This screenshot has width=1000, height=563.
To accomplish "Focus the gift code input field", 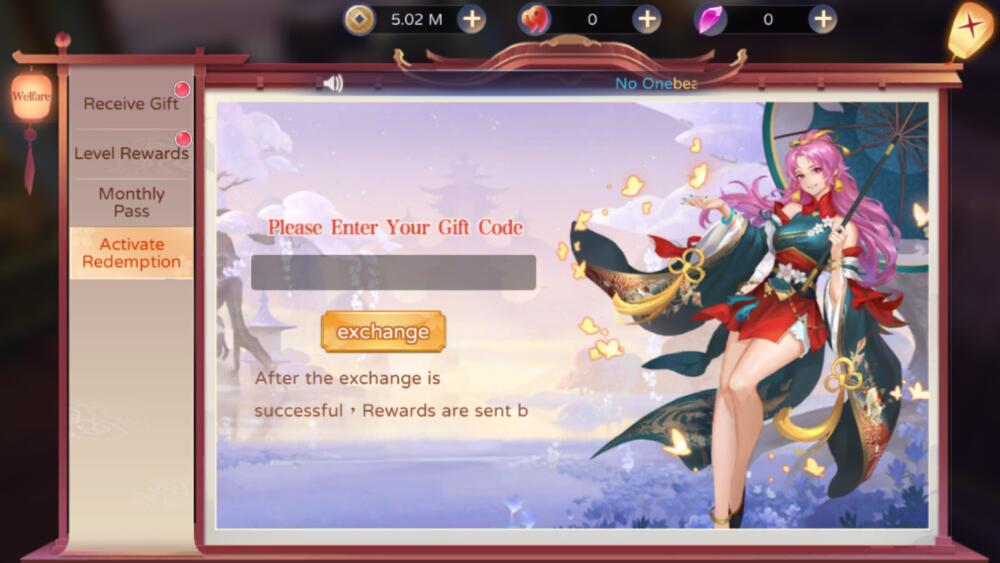I will [393, 273].
